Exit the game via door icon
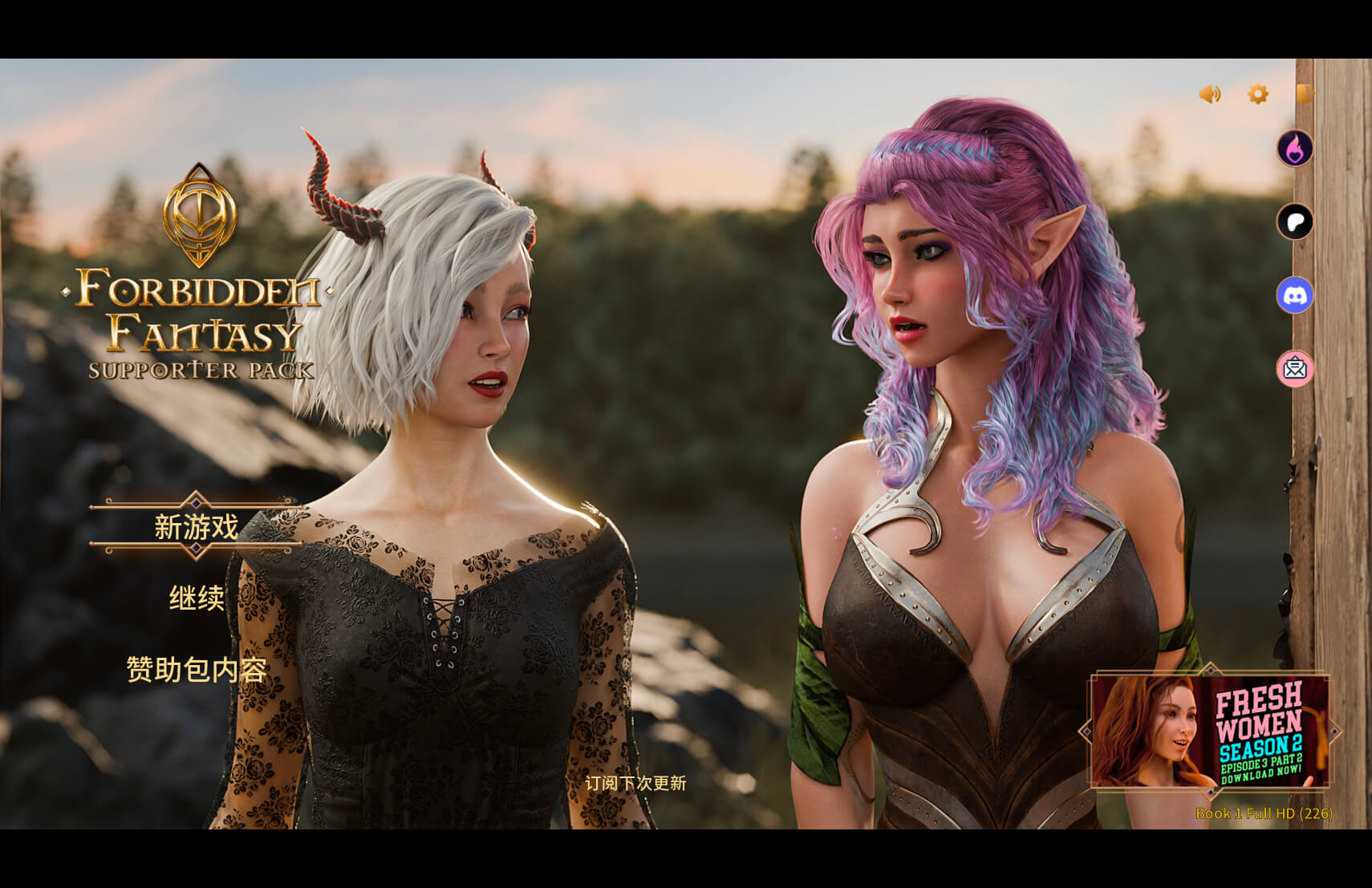This screenshot has width=1372, height=888. (1305, 94)
